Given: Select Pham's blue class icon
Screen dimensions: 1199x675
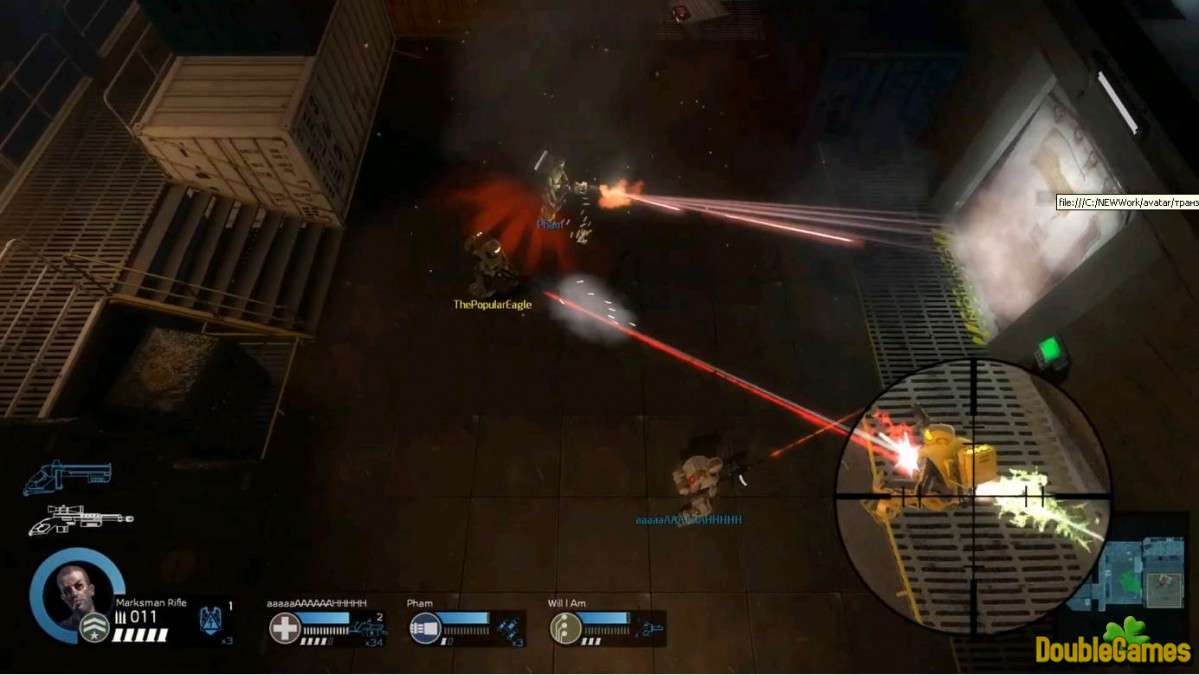Looking at the screenshot, I should (425, 627).
